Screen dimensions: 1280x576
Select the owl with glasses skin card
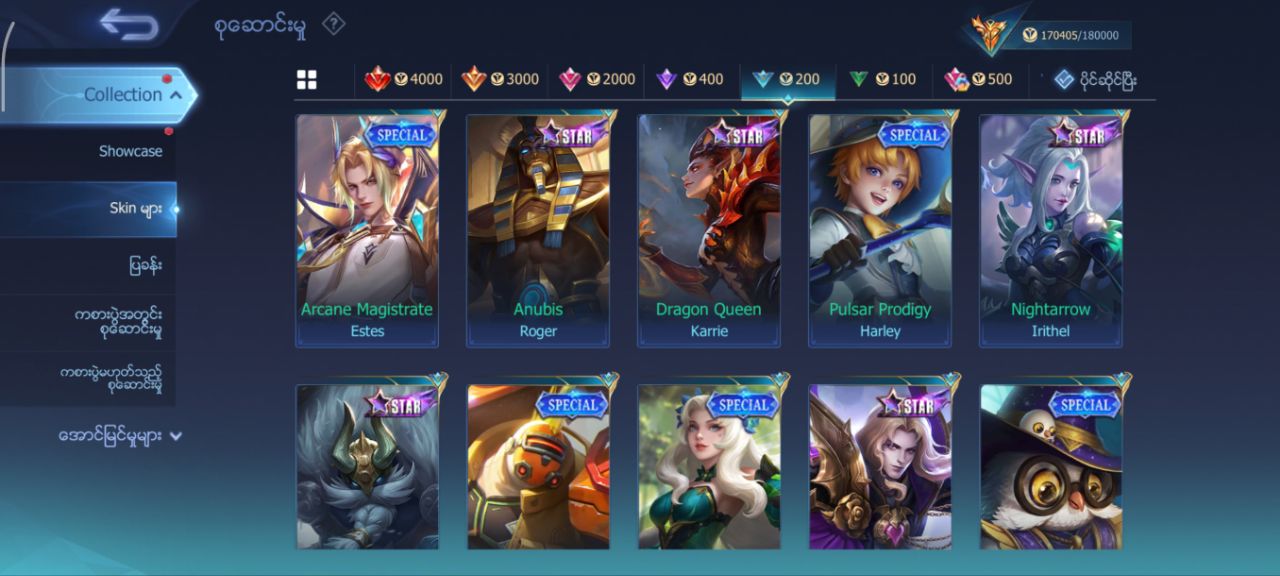point(1051,467)
